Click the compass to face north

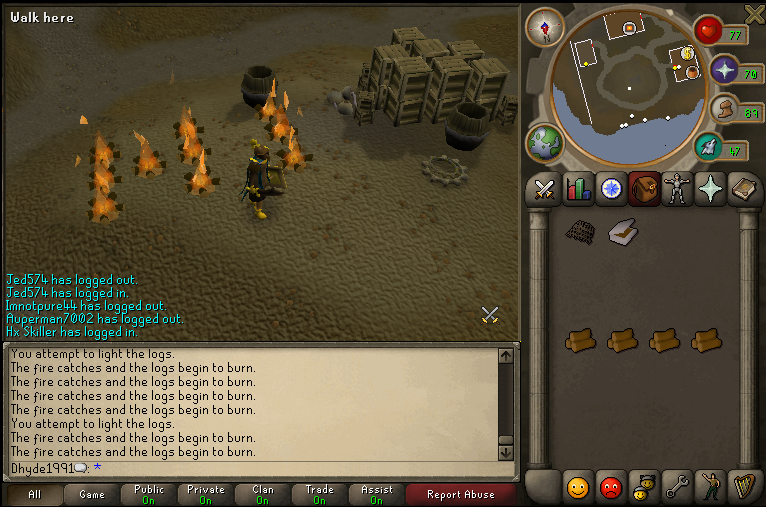coord(545,27)
